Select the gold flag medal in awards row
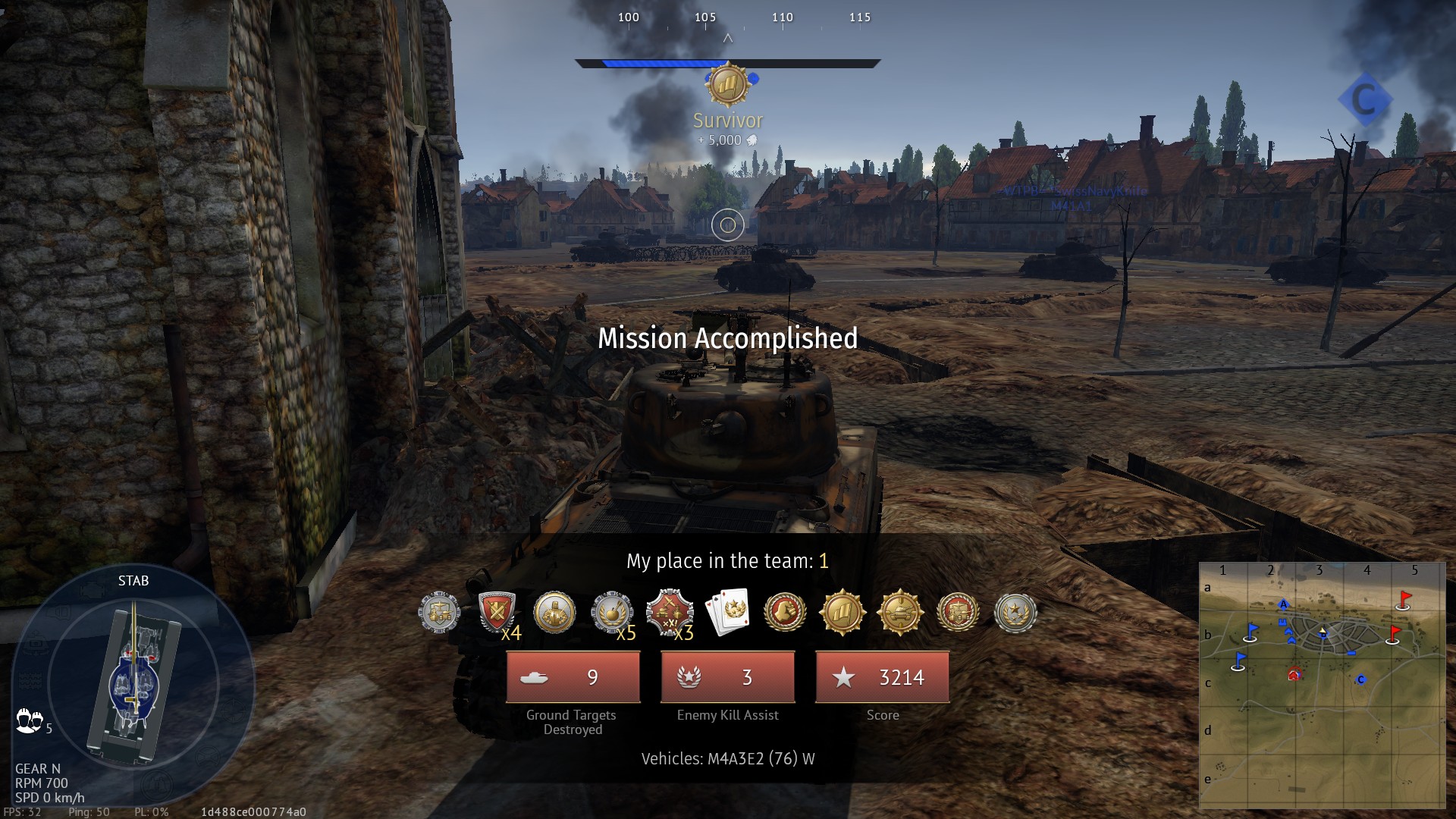The width and height of the screenshot is (1456, 819). click(x=842, y=612)
